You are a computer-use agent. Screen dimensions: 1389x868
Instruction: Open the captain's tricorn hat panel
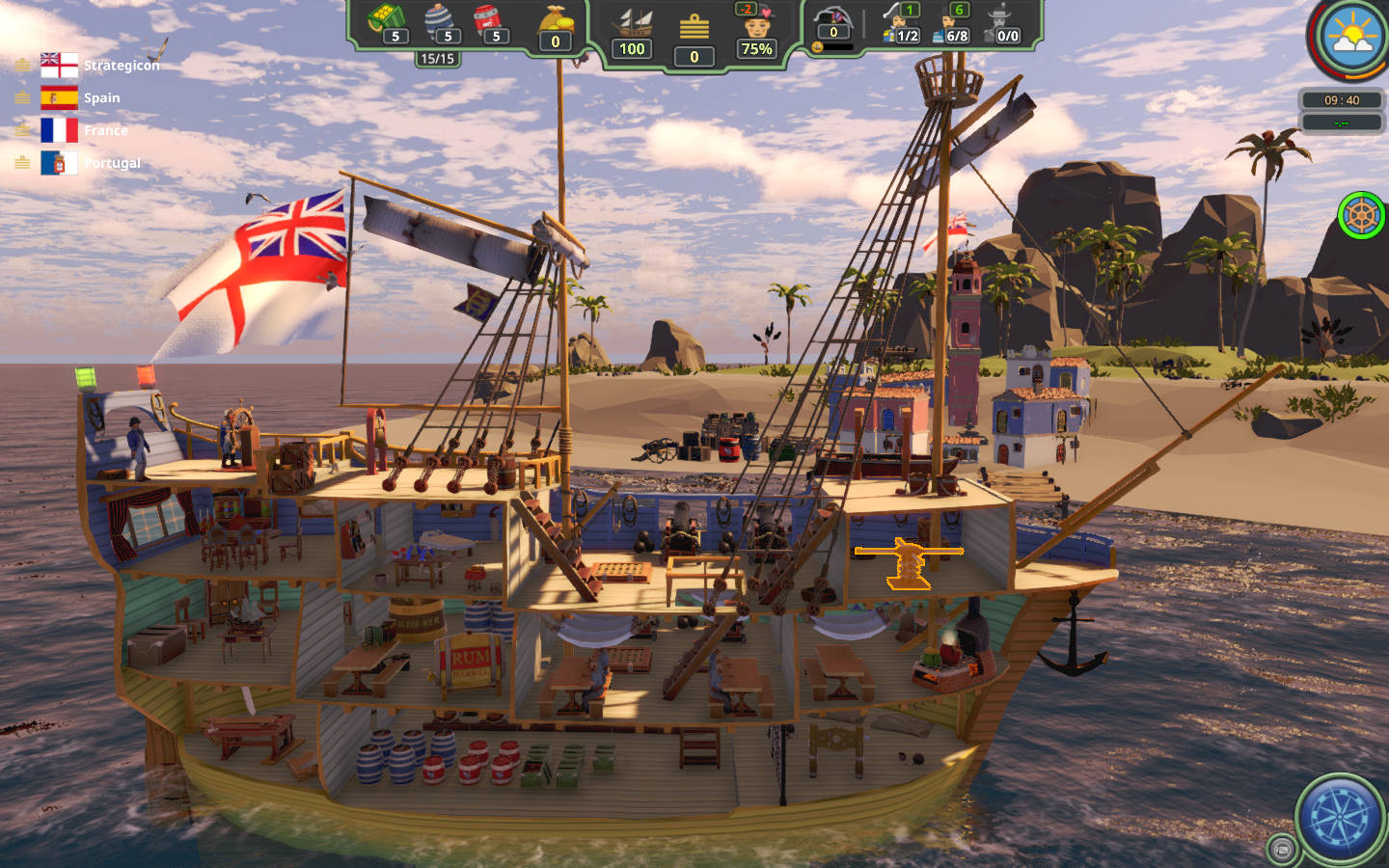click(x=832, y=19)
